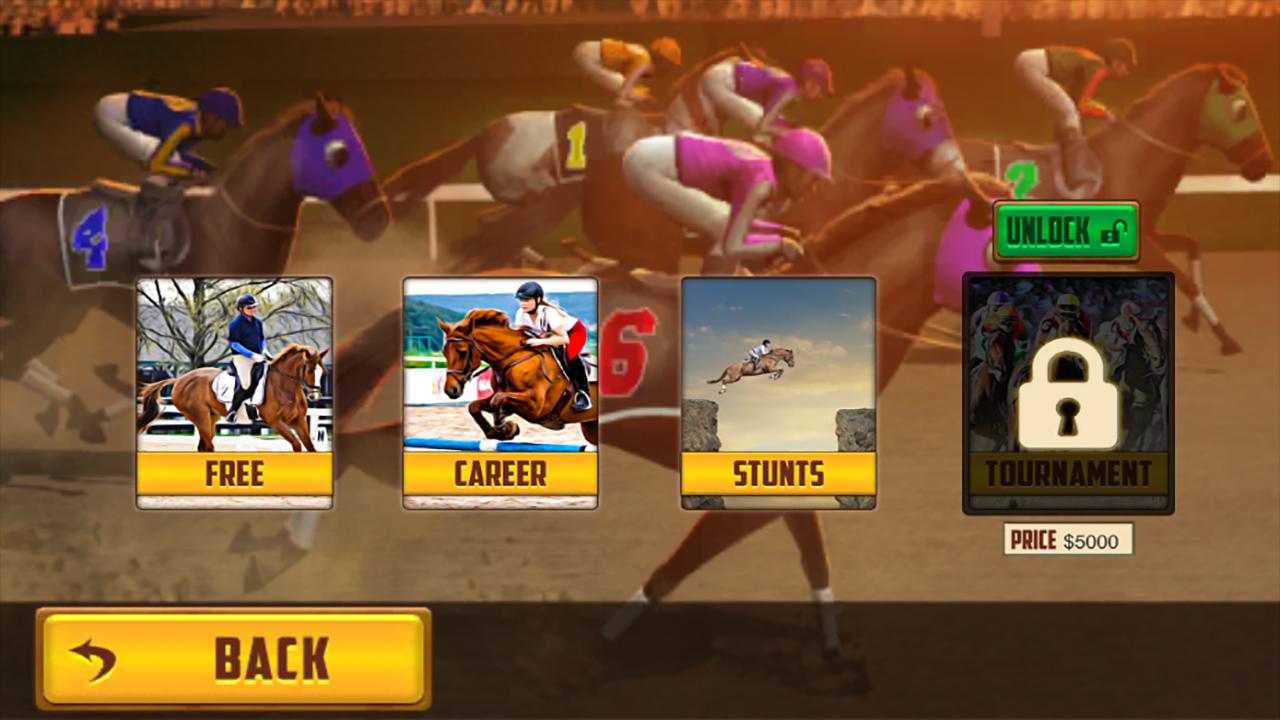The image size is (1280, 720).
Task: Open the STUNTS mode card
Action: (776, 390)
